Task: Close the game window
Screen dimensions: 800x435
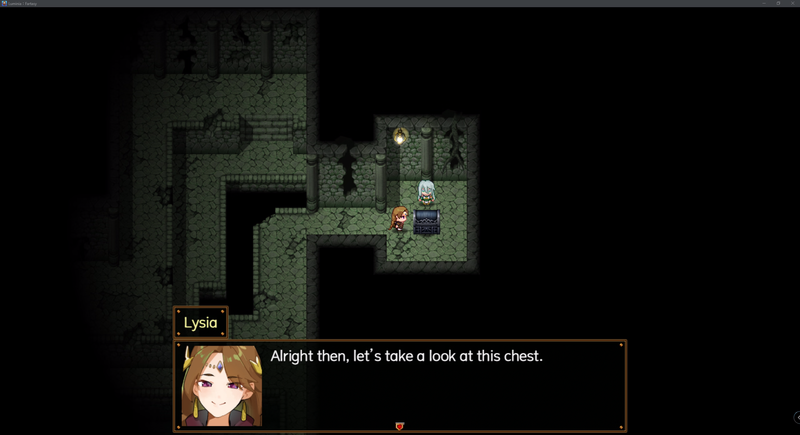Action: point(793,3)
